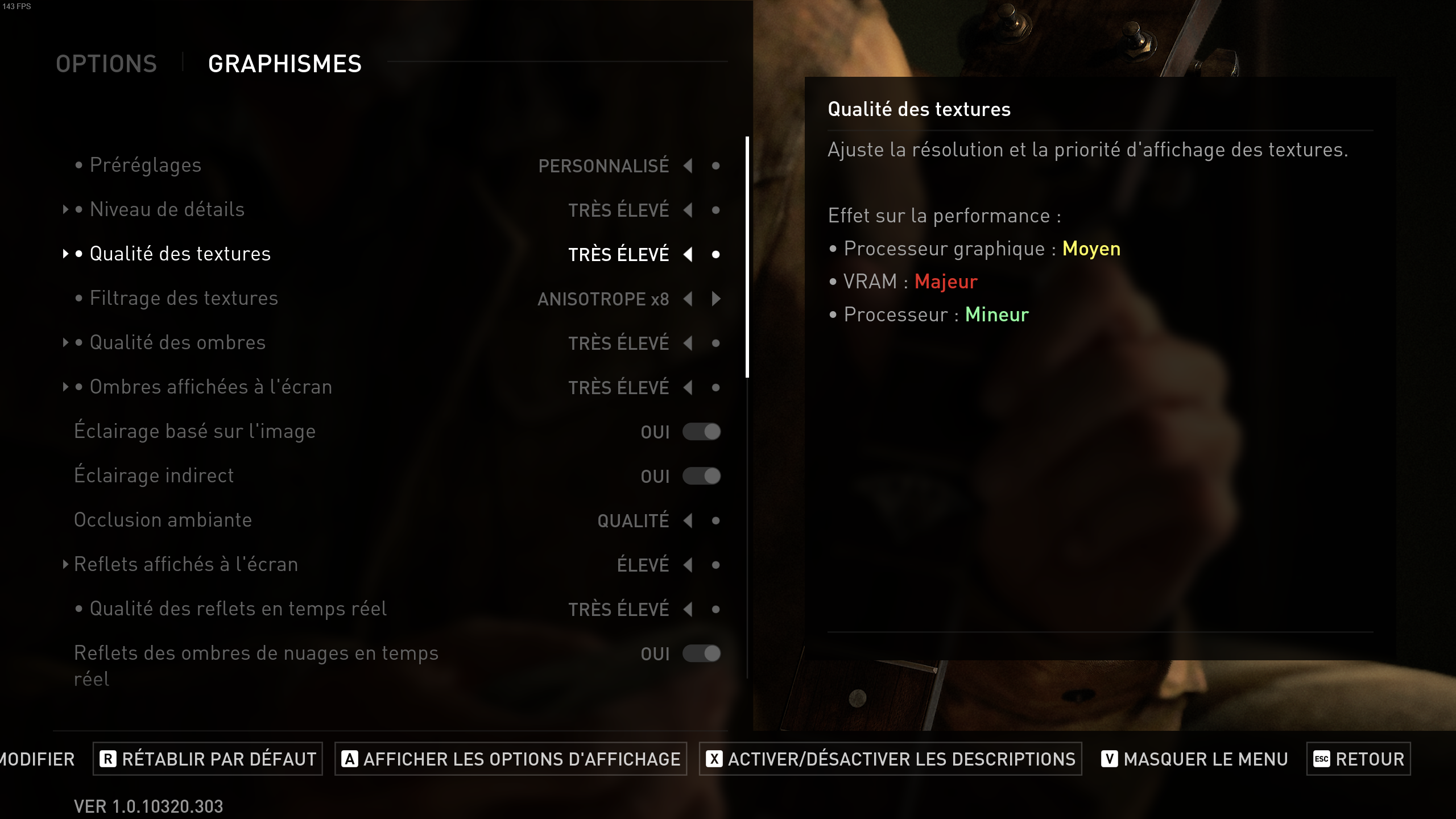
Task: Expand the Qualité des ombres entry
Action: point(66,343)
